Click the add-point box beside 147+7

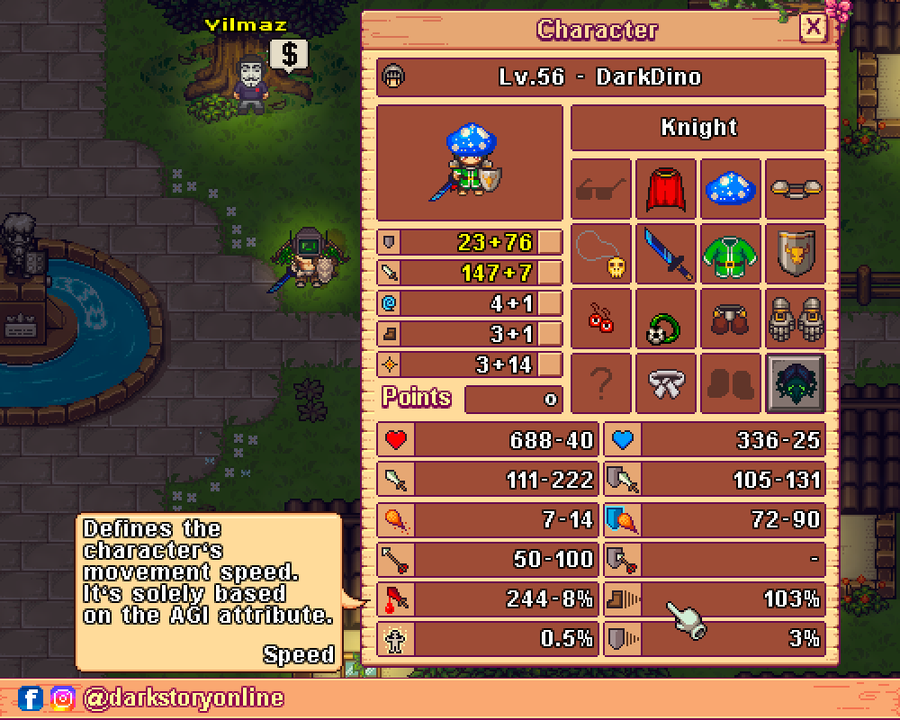550,272
